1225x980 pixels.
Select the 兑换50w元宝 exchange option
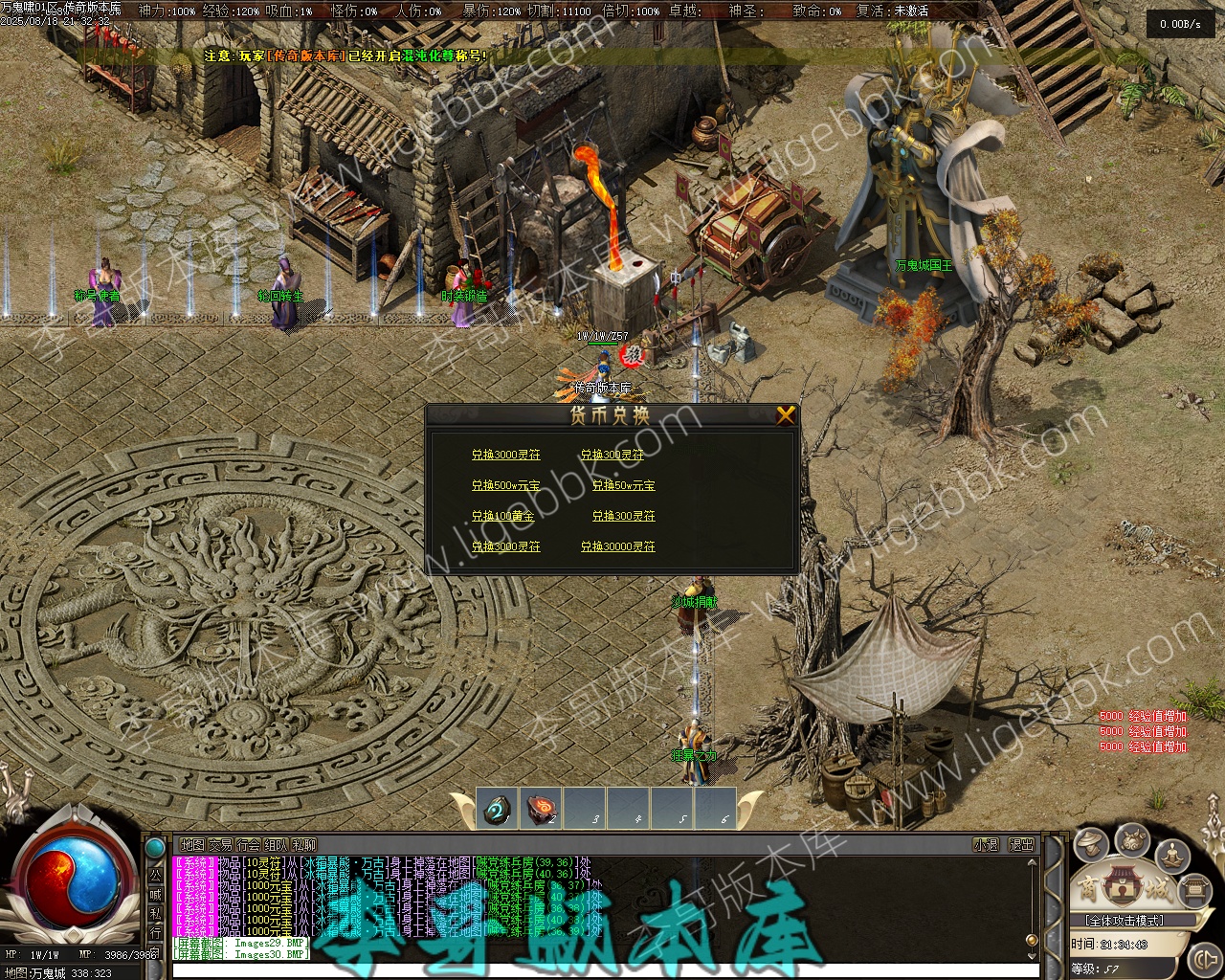pyautogui.click(x=623, y=485)
